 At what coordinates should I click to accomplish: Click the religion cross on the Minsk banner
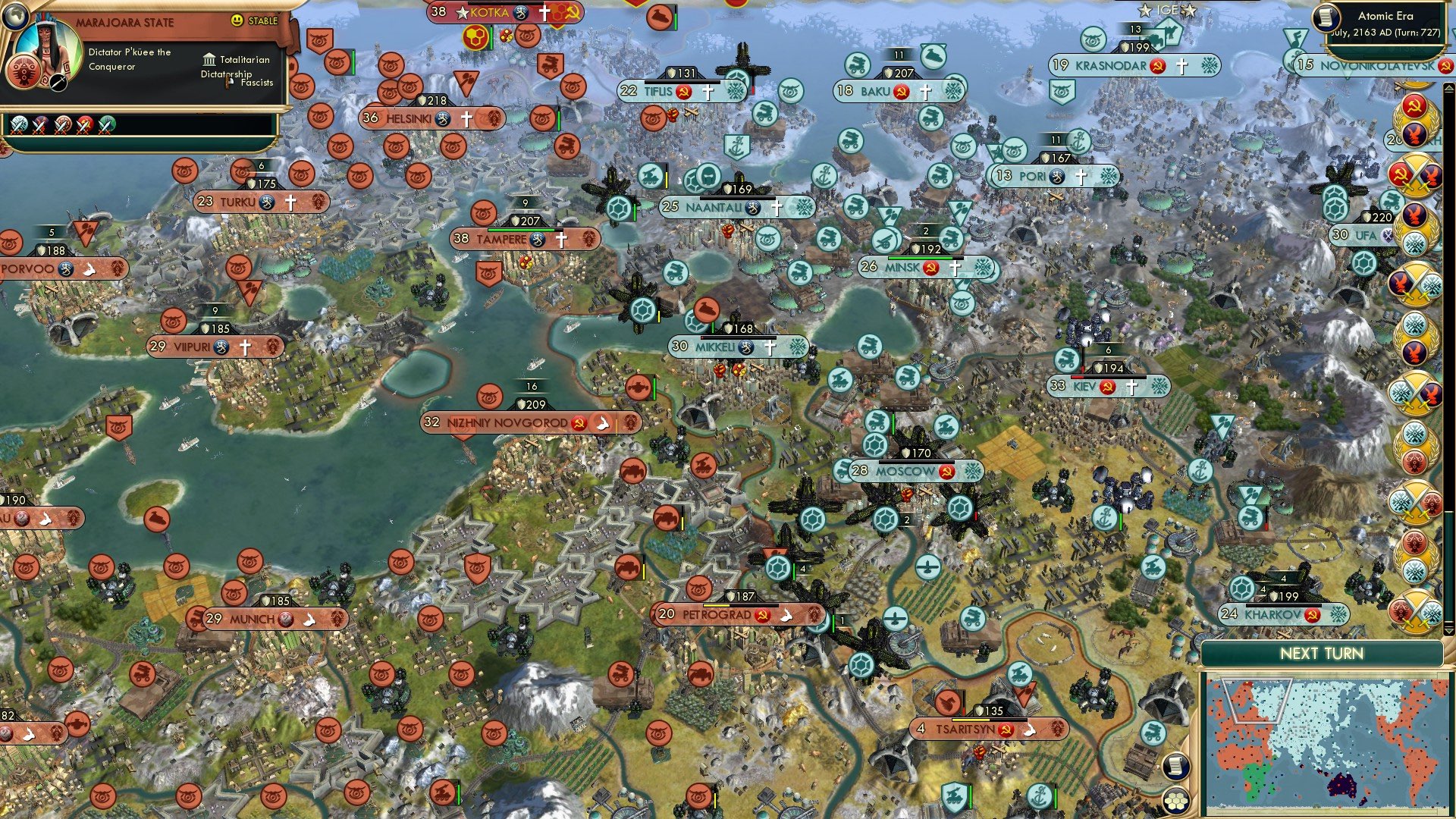[x=955, y=268]
